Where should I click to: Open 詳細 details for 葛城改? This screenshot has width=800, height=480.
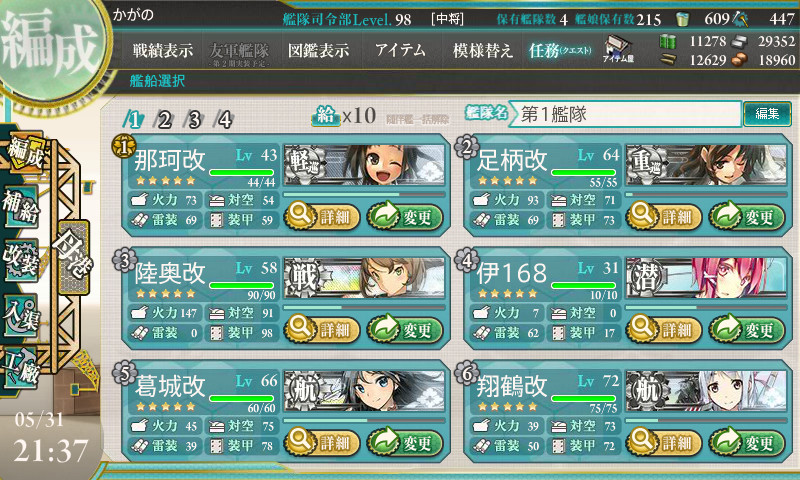[321, 442]
